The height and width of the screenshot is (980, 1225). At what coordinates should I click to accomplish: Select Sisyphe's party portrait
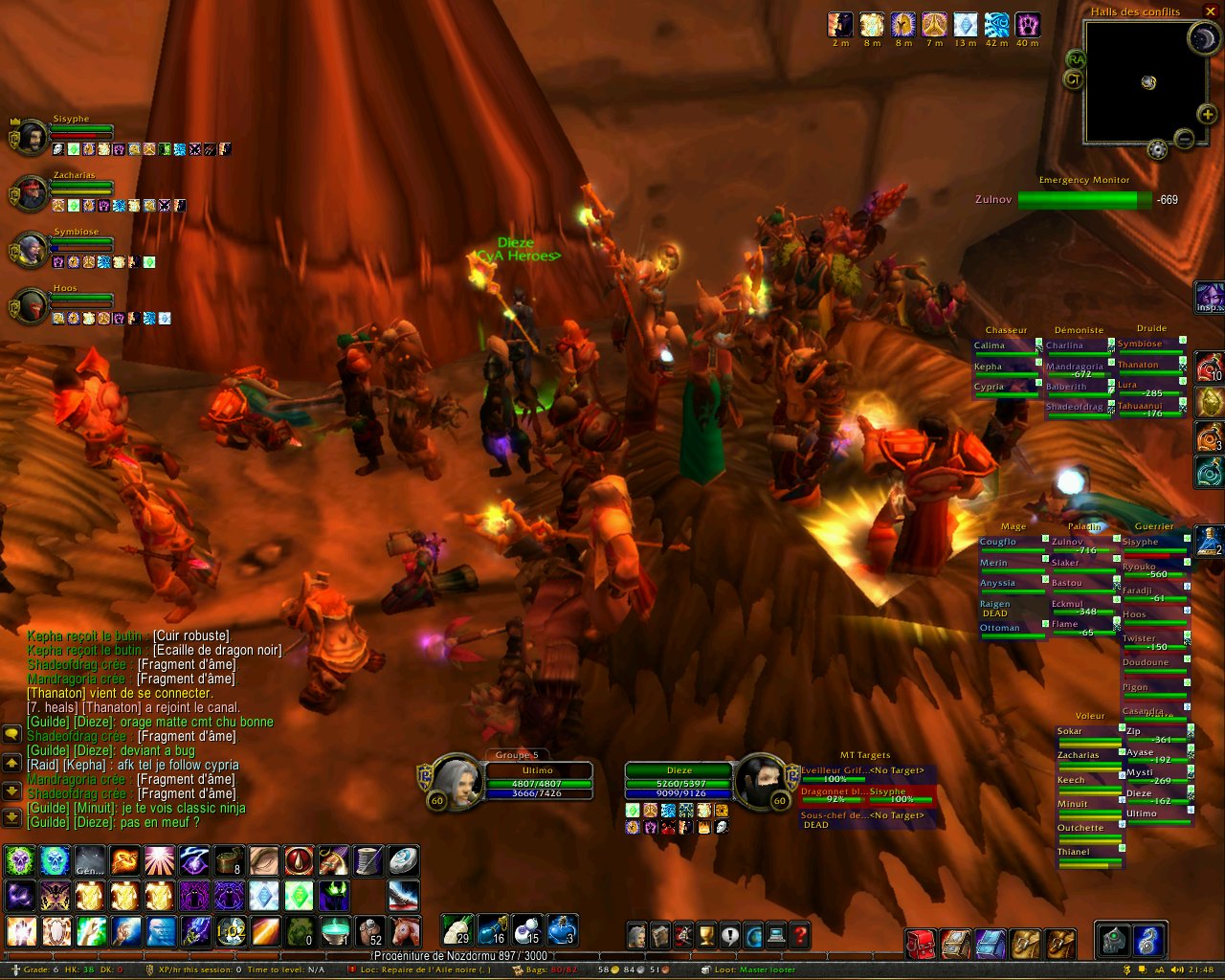tap(31, 137)
